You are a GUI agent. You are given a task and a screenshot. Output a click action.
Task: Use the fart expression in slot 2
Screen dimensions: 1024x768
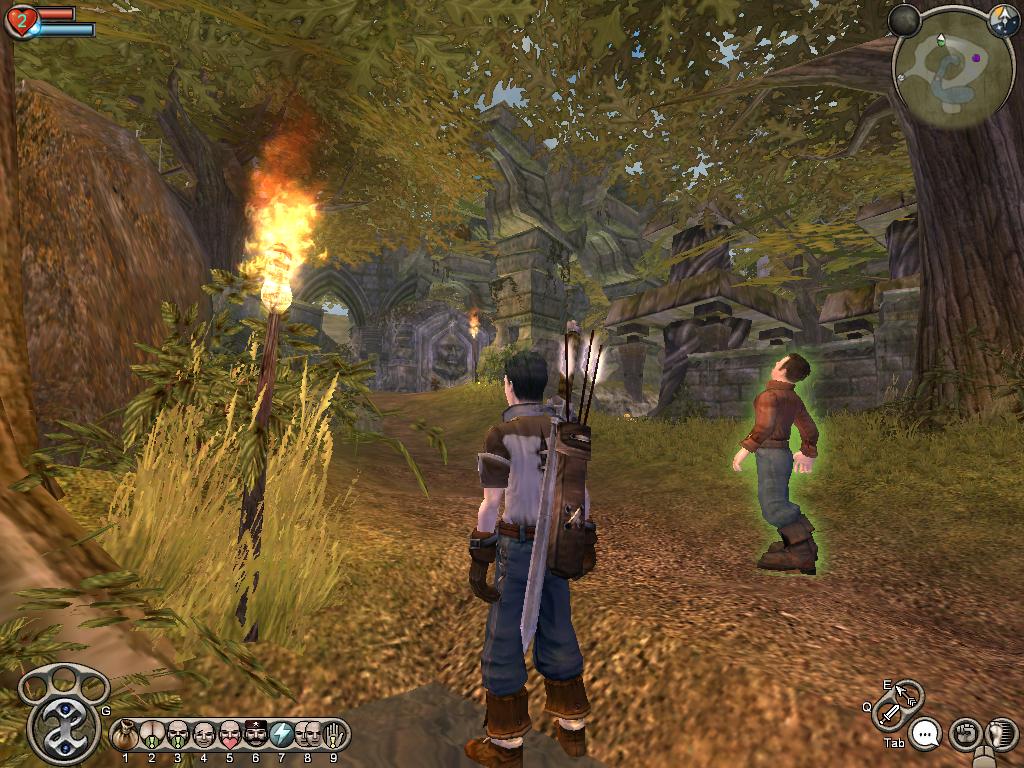tap(152, 735)
